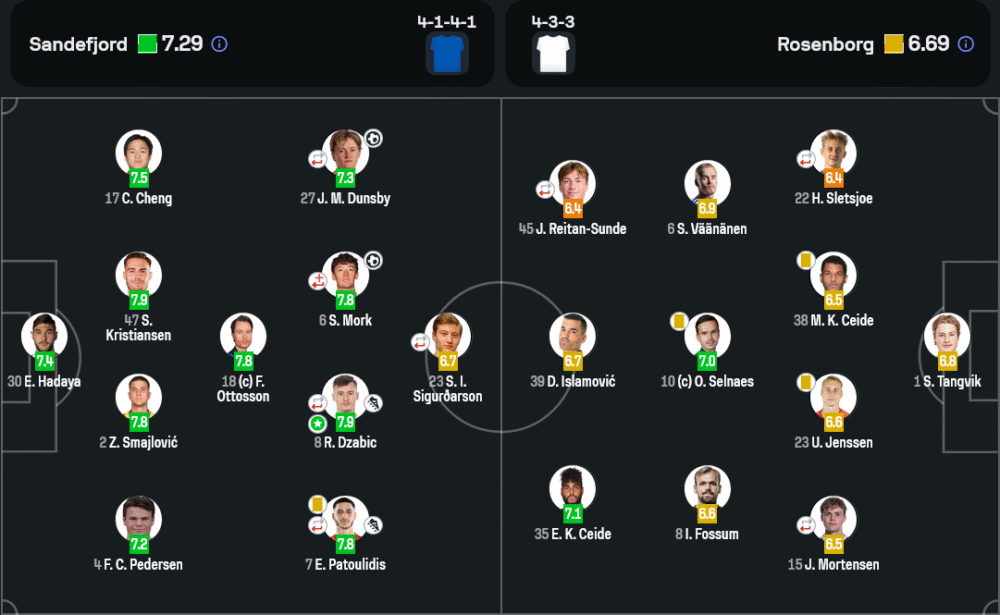Open J. Reitan-Sunde's profile
This screenshot has width=1000, height=615.
click(x=572, y=184)
